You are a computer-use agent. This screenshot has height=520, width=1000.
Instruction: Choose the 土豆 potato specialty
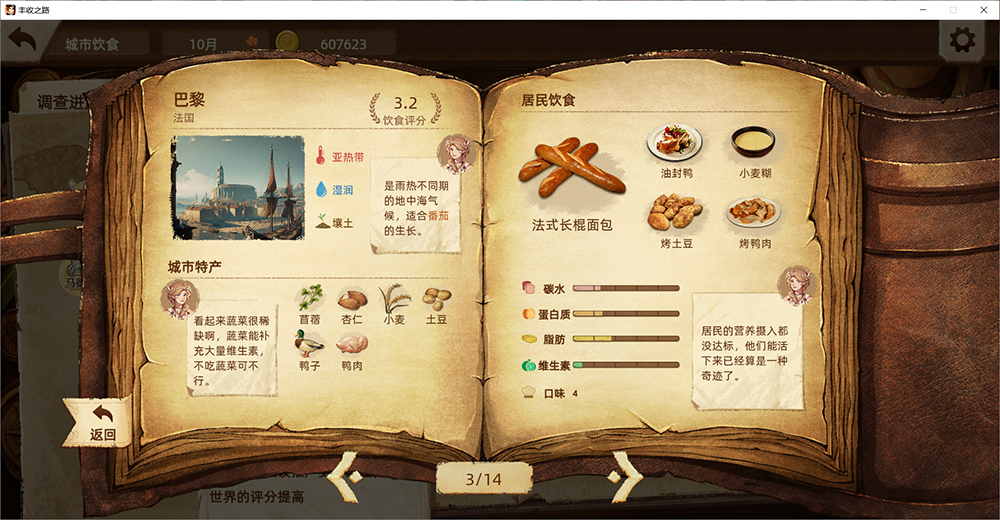click(x=436, y=298)
